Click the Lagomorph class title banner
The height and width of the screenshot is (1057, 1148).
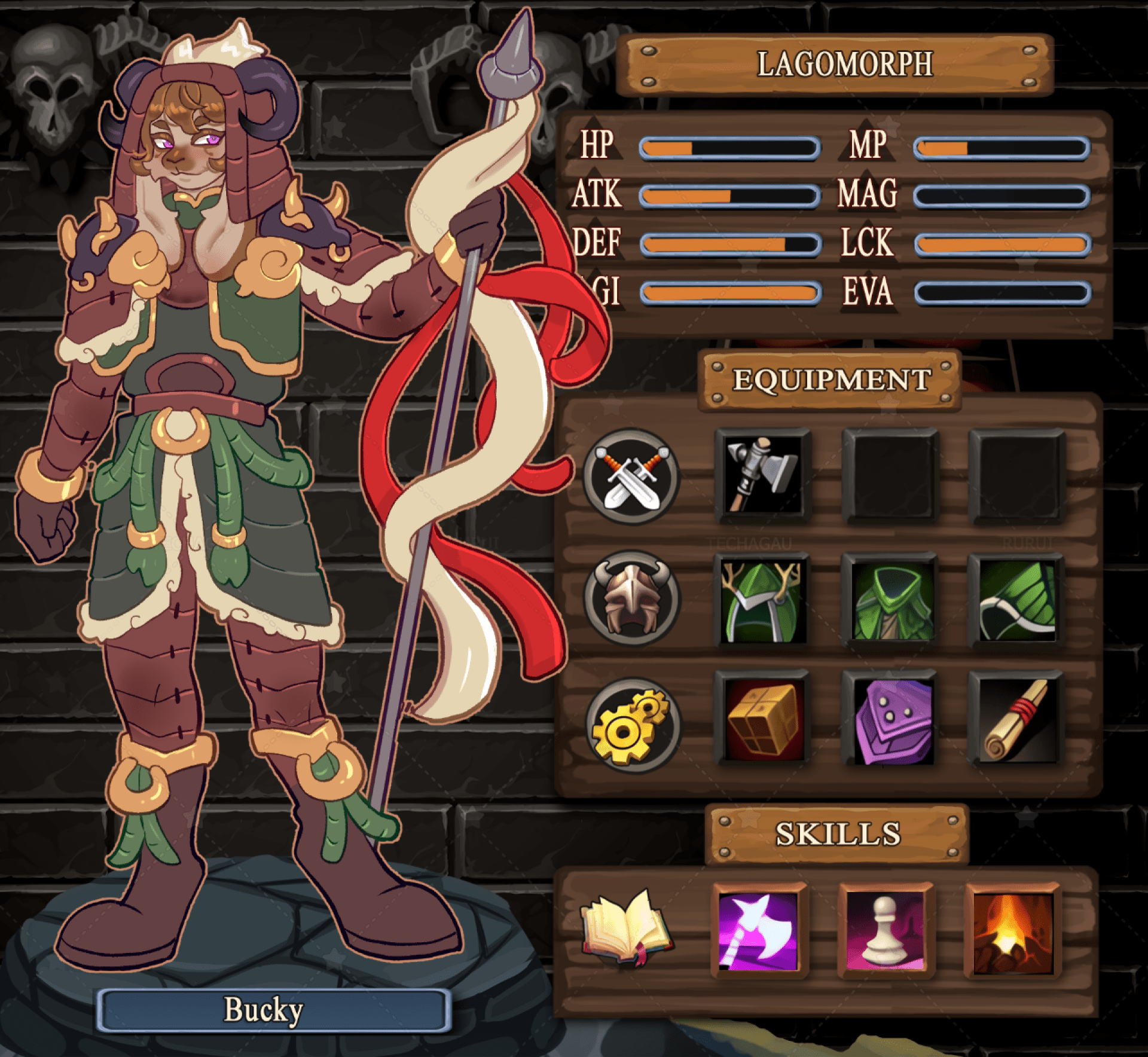835,65
